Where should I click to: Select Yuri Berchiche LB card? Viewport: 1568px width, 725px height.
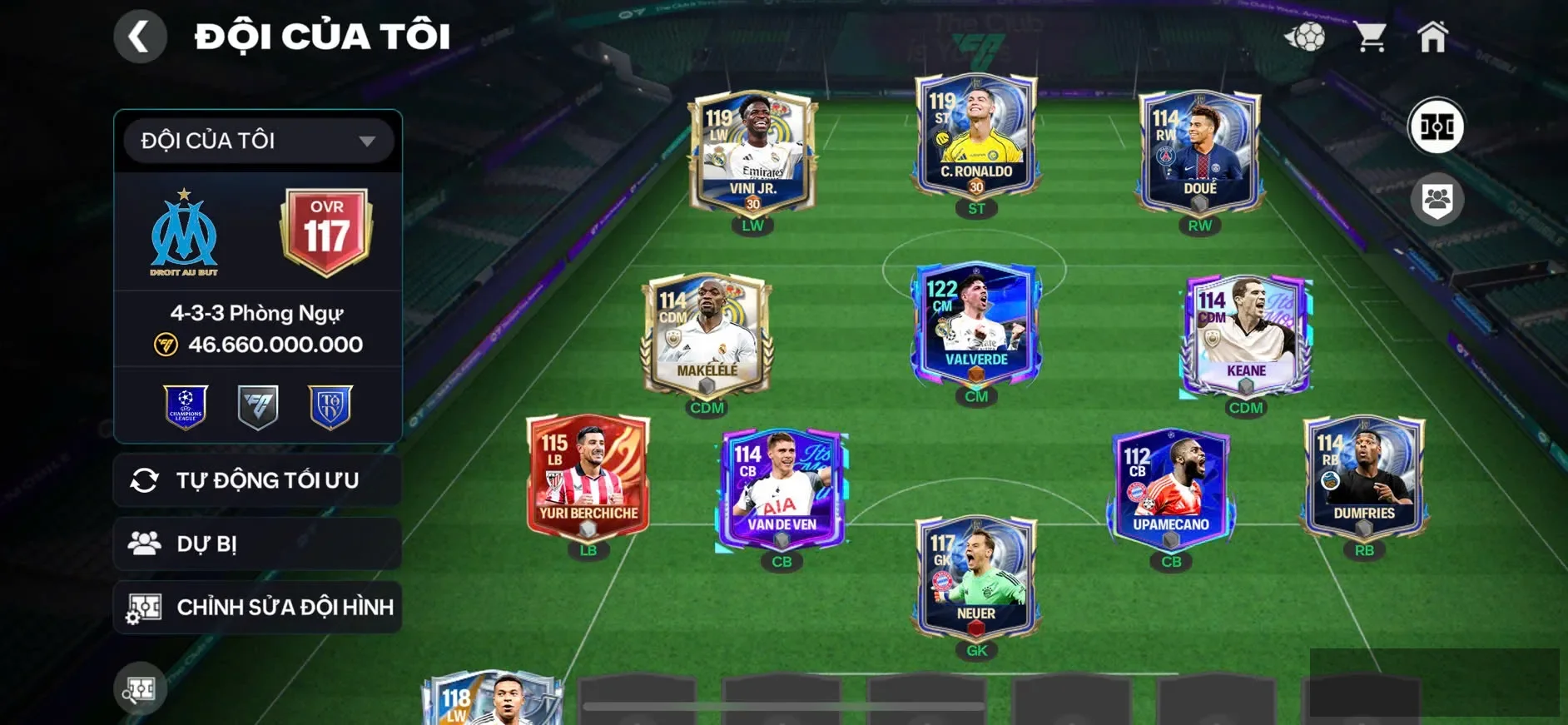(588, 477)
